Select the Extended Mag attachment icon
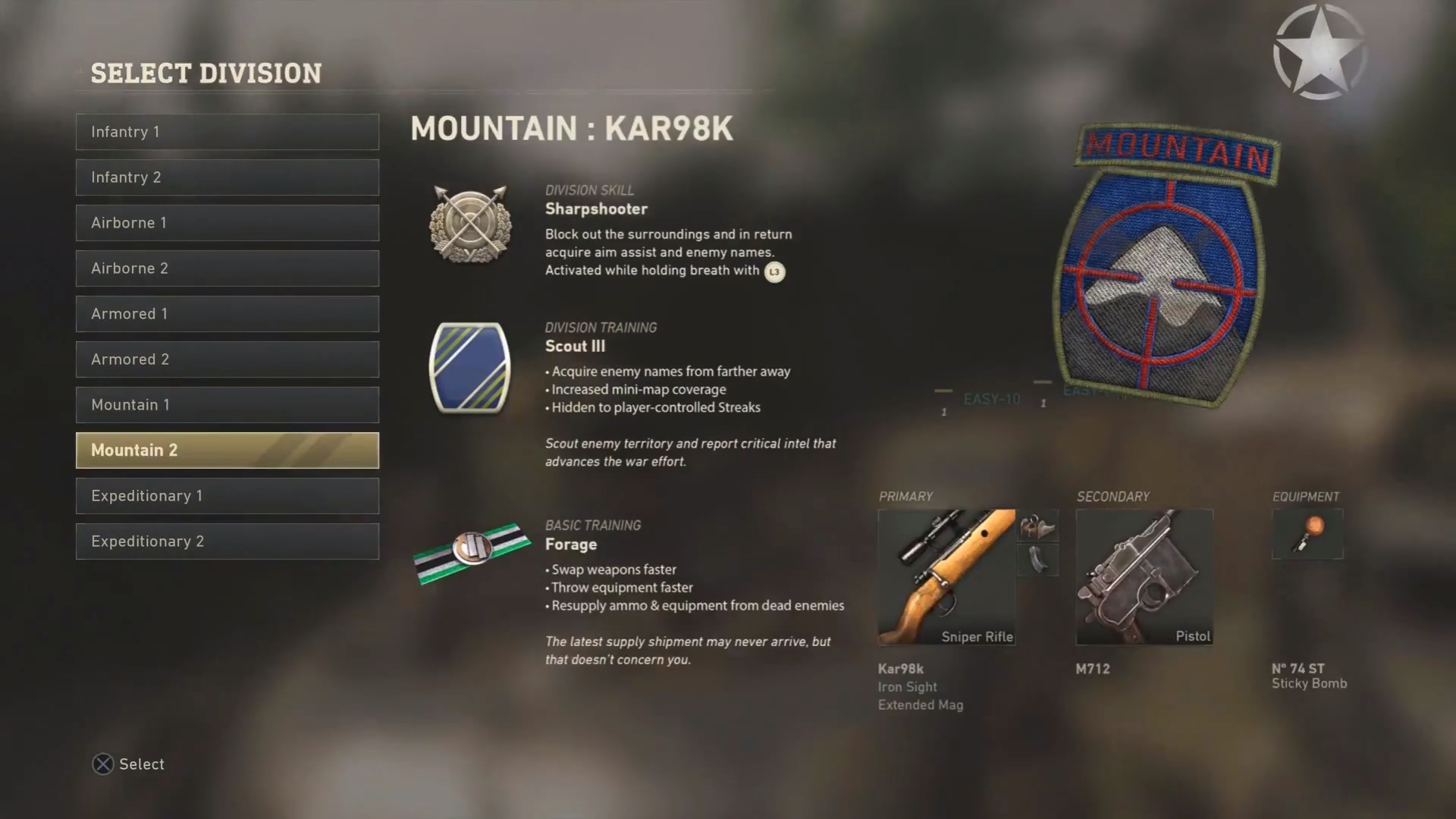1456x819 pixels. 1037,560
